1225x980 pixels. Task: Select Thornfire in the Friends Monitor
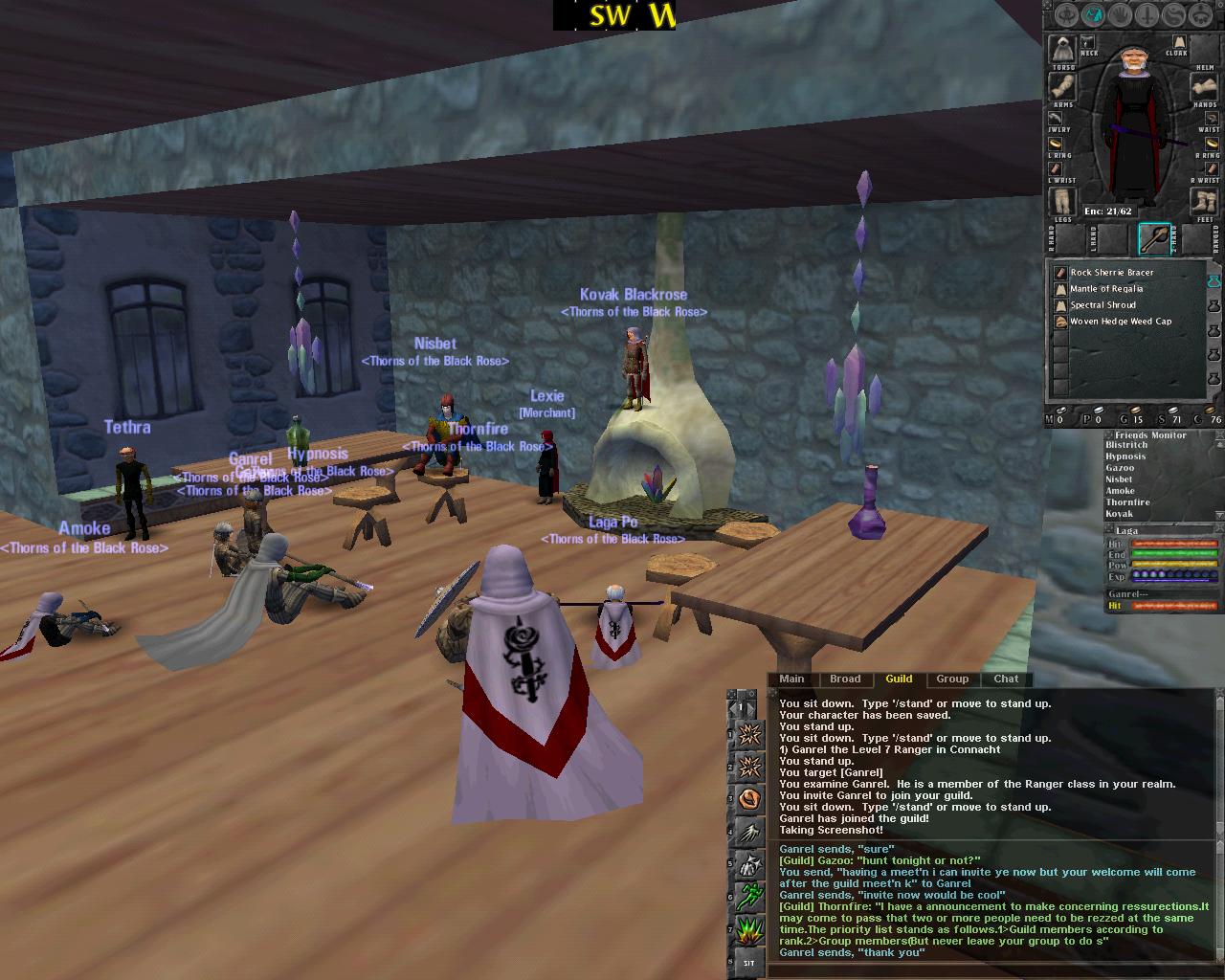point(1127,502)
